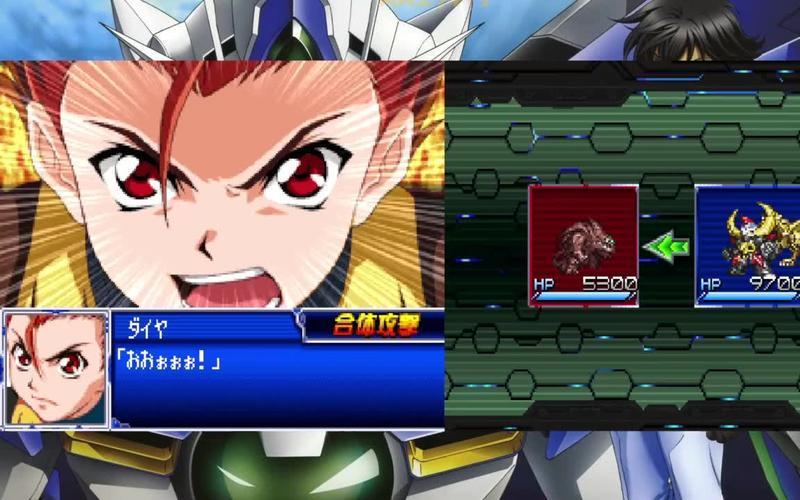Image resolution: width=800 pixels, height=500 pixels.
Task: Select Daiya's speaker portrait
Action: [56, 369]
